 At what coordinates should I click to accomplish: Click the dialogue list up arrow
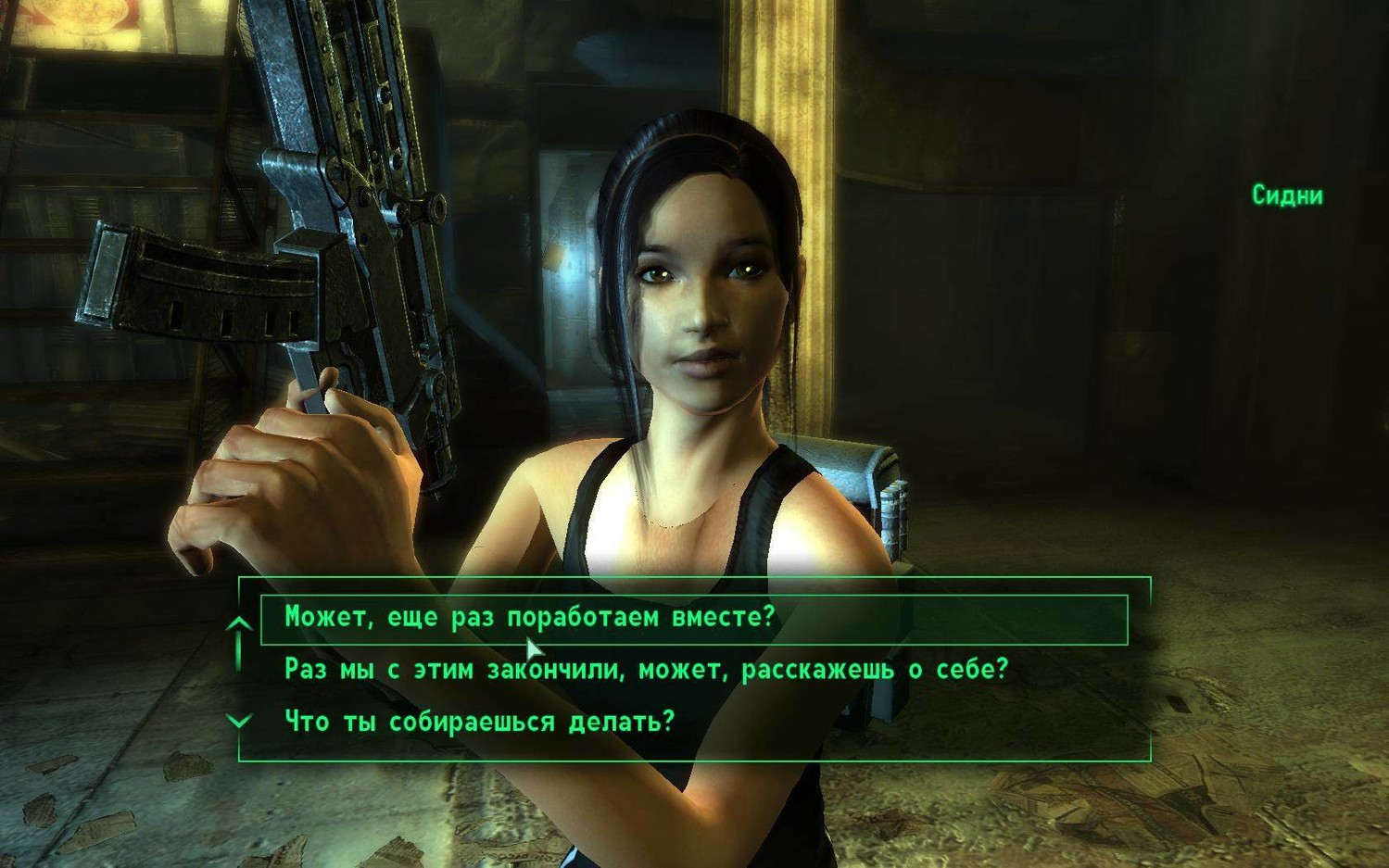(x=239, y=624)
